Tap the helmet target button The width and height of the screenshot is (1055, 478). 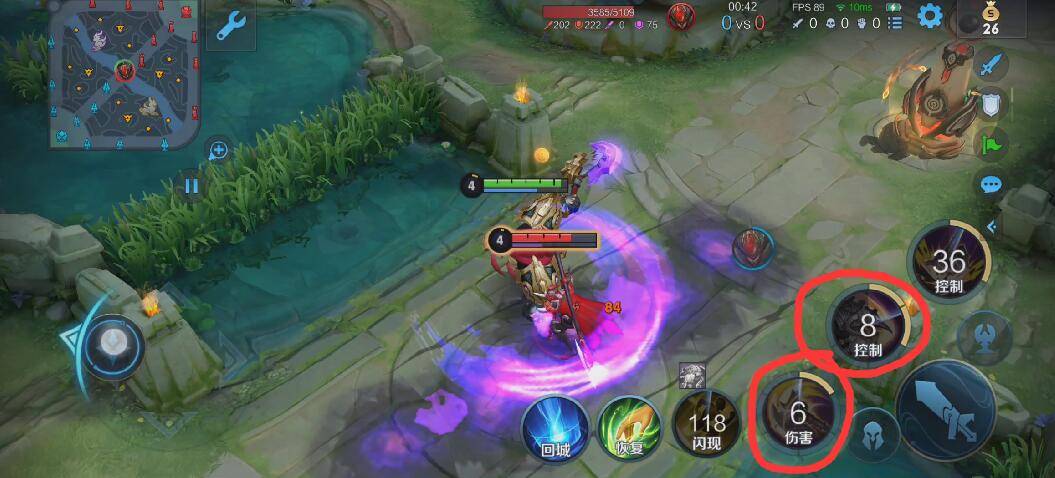[x=874, y=432]
